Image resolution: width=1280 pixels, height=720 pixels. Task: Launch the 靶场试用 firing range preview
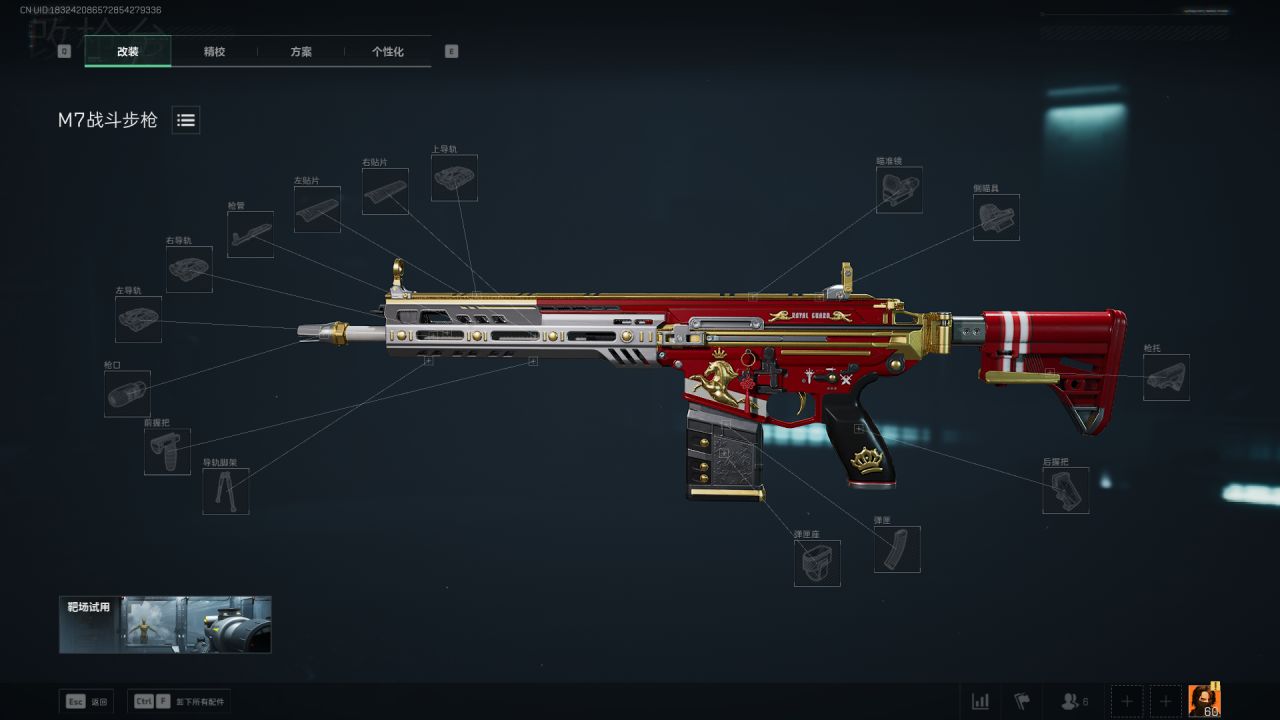pos(165,625)
